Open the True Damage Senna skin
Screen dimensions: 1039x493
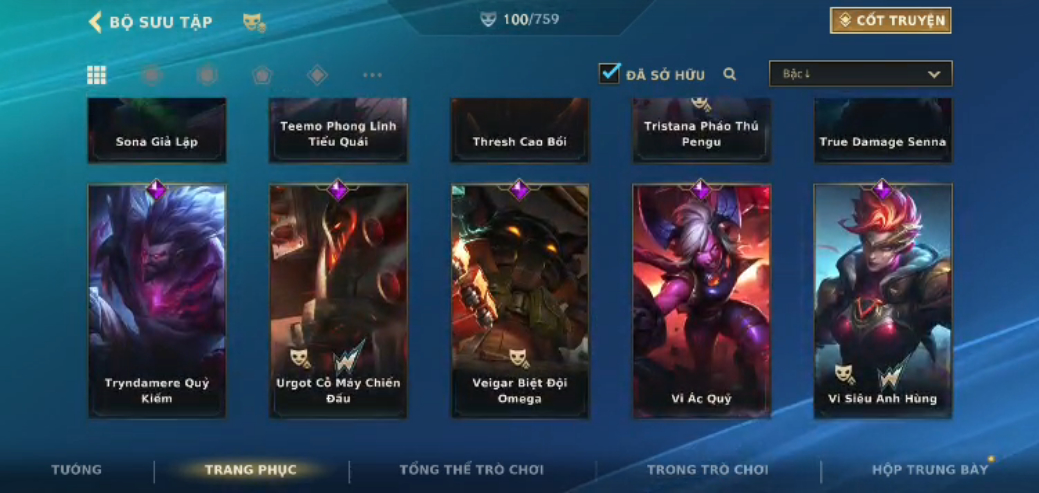[x=883, y=131]
